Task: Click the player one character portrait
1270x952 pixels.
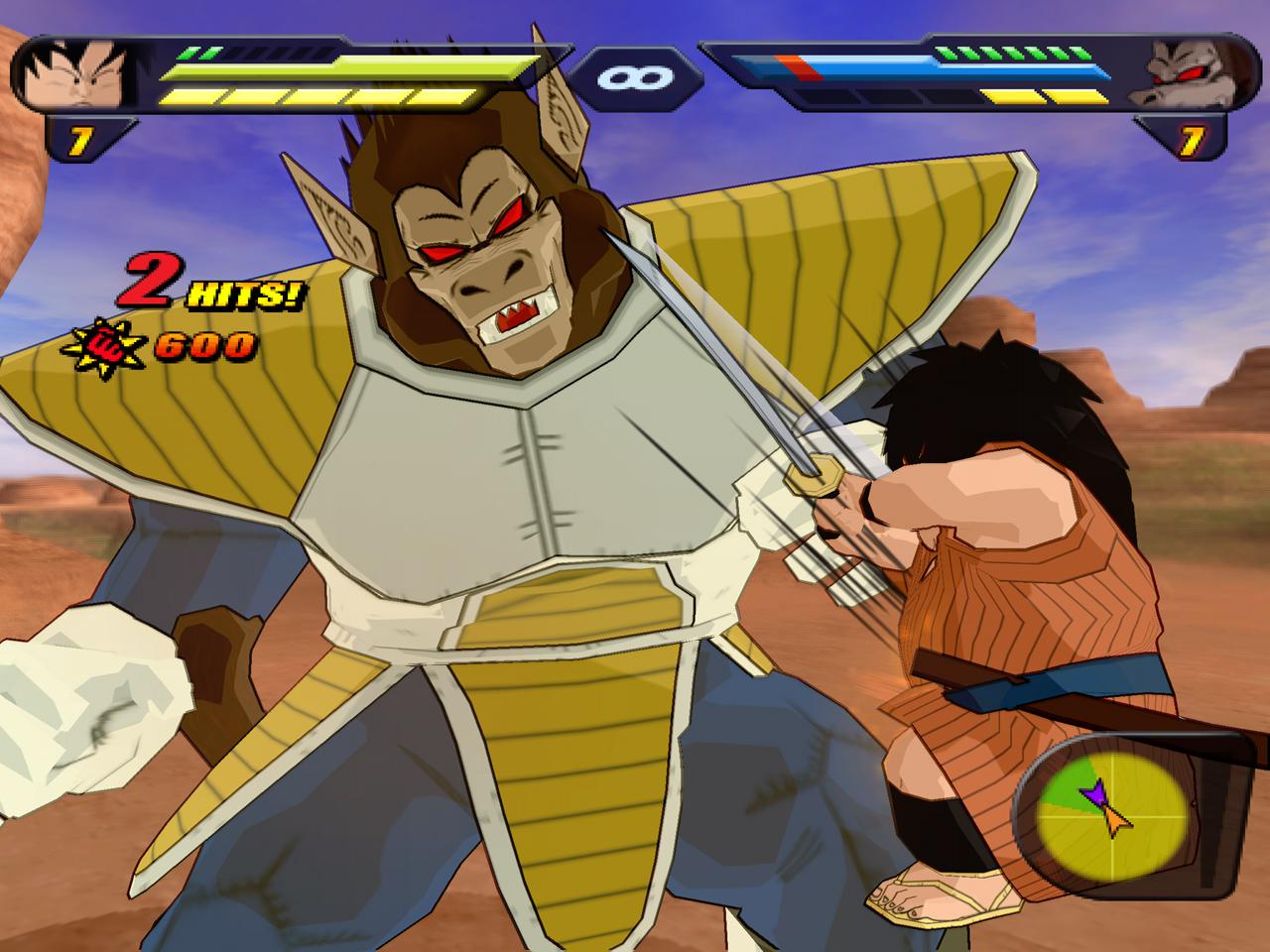Action: click(76, 74)
